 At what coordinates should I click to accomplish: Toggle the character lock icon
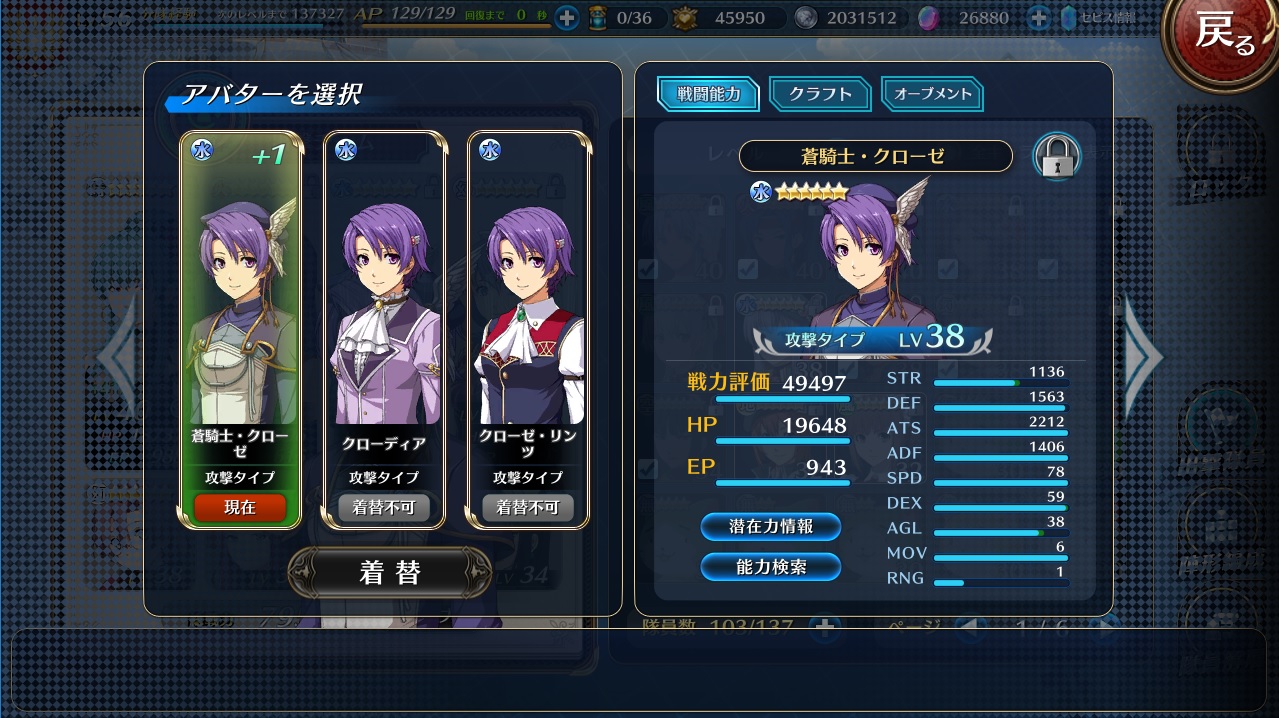click(x=1056, y=157)
